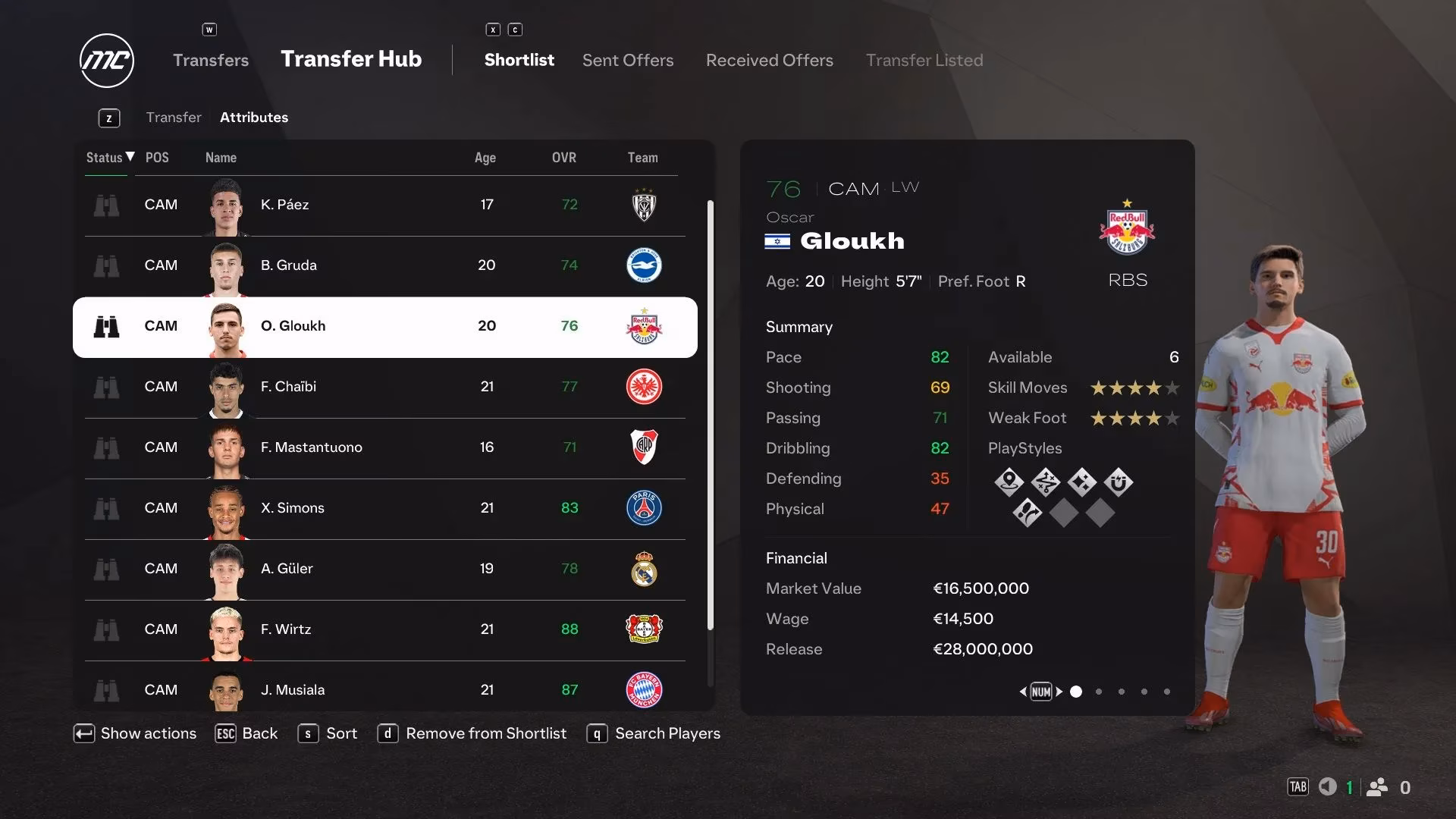Click the Real Madrid crest next to A. Güler
This screenshot has width=1456, height=819.
(x=644, y=569)
